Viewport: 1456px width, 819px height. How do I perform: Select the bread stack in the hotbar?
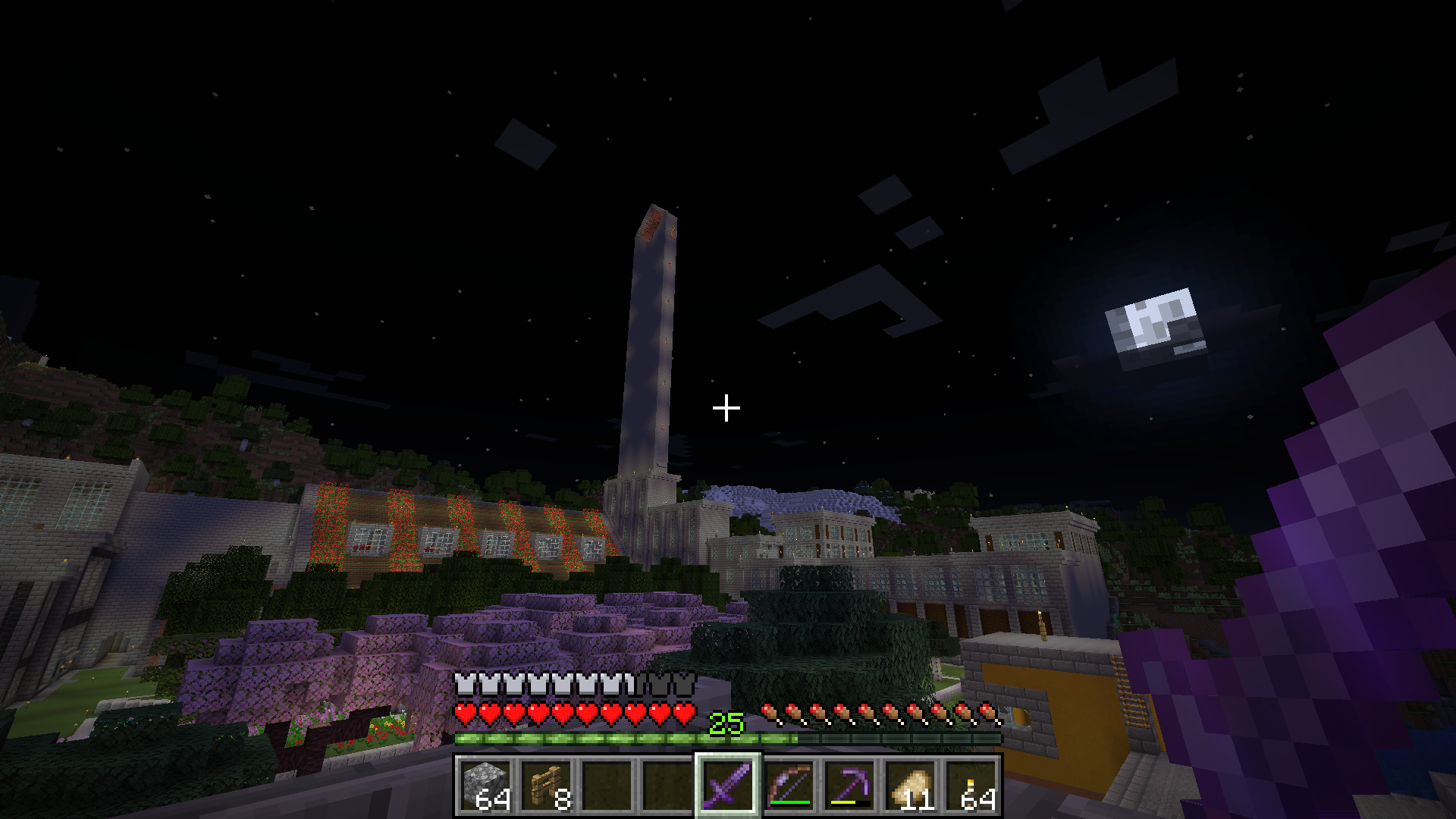(910, 785)
